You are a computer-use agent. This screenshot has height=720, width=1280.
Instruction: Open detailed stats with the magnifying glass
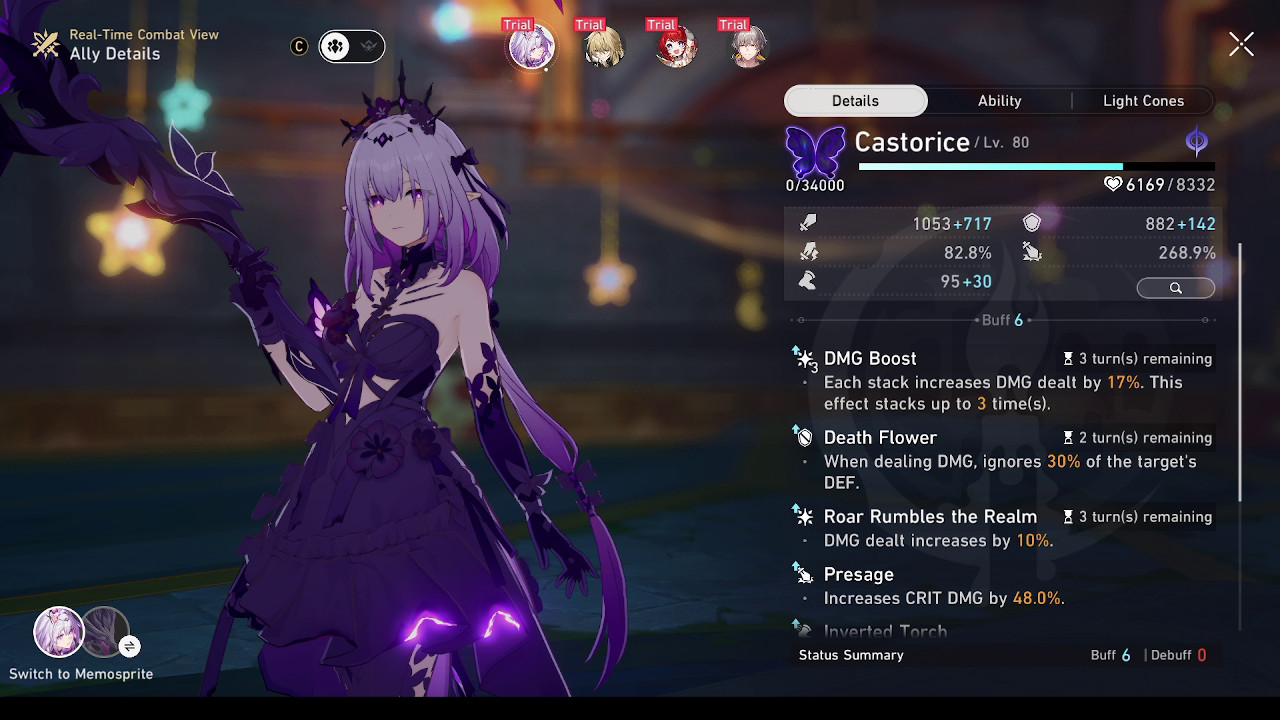click(1176, 288)
